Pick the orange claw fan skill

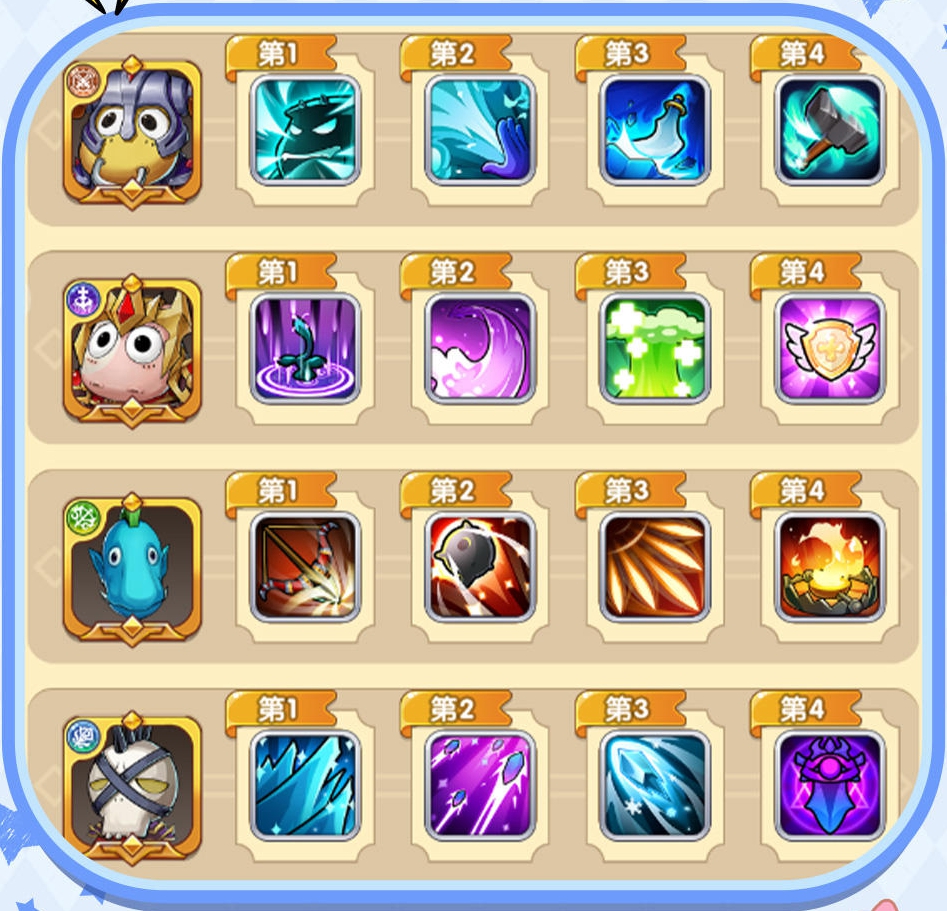655,567
